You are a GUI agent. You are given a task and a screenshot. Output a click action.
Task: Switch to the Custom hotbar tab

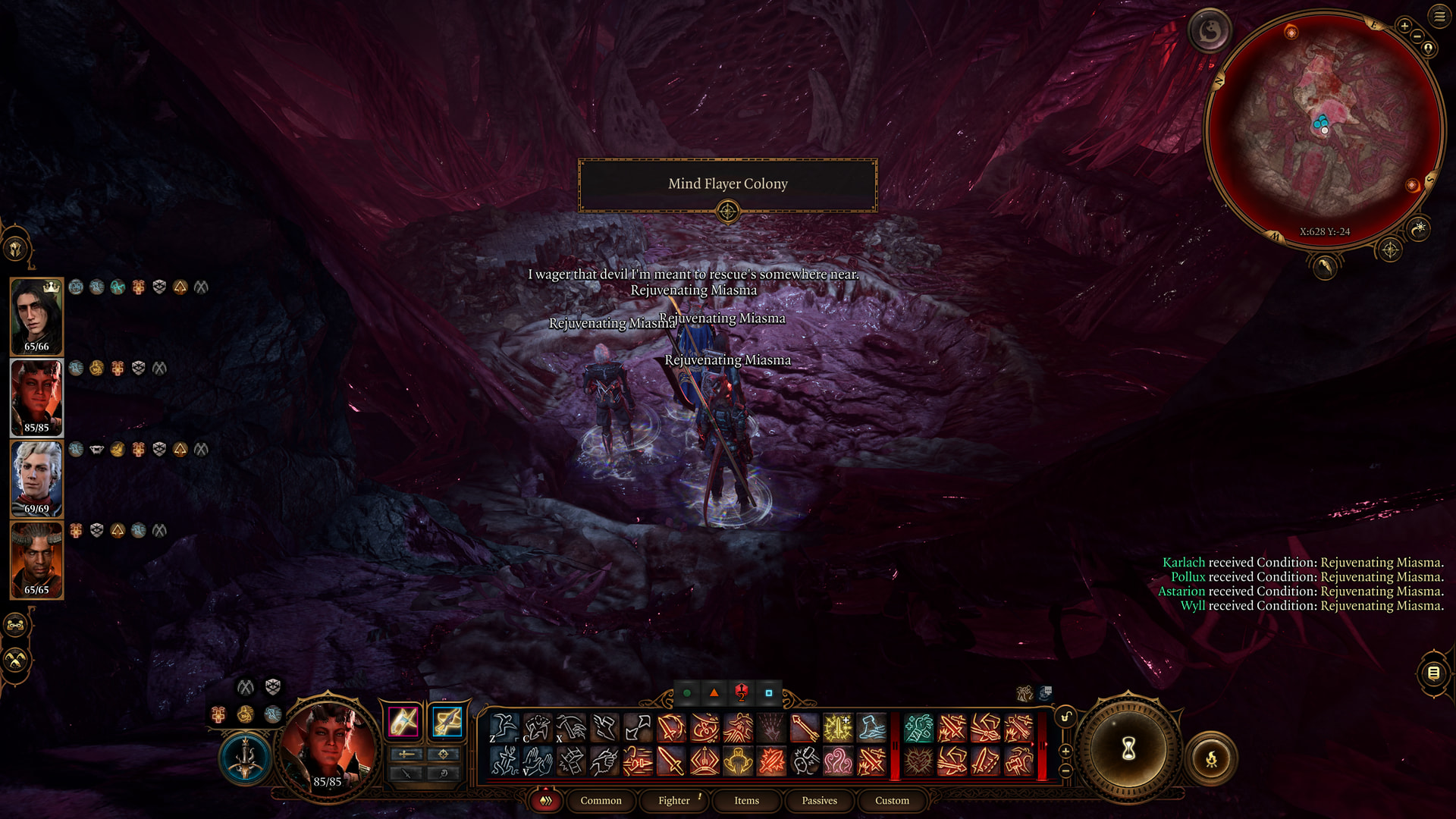click(892, 800)
